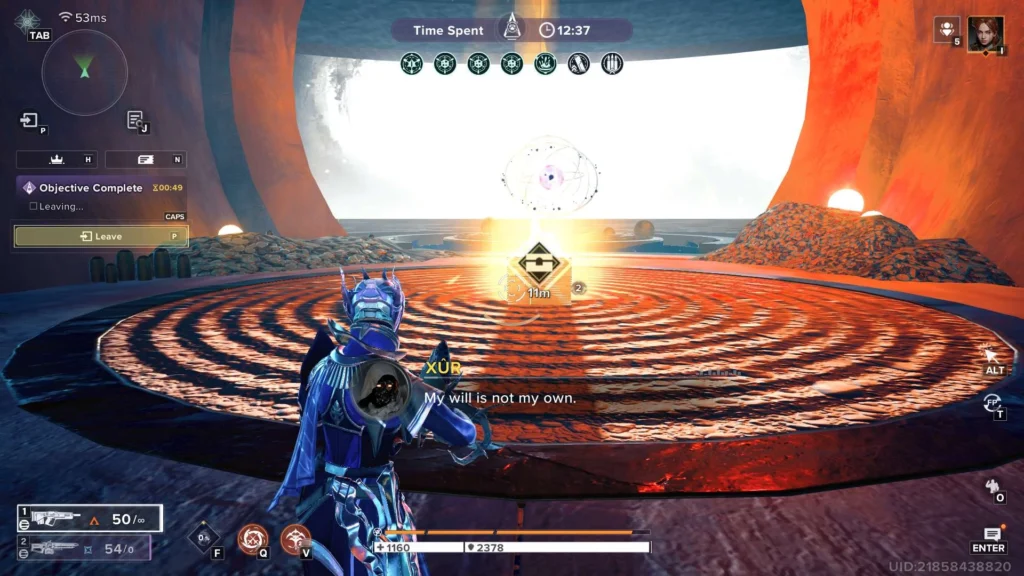The height and width of the screenshot is (576, 1024).
Task: Click the team members icon showing 5
Action: tap(946, 29)
